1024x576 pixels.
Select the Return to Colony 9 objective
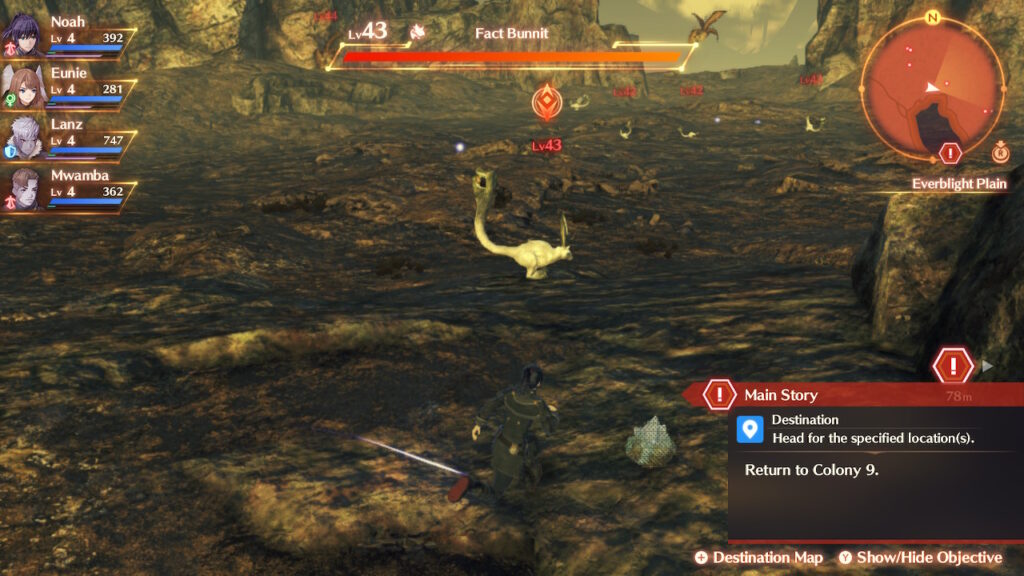coord(810,468)
